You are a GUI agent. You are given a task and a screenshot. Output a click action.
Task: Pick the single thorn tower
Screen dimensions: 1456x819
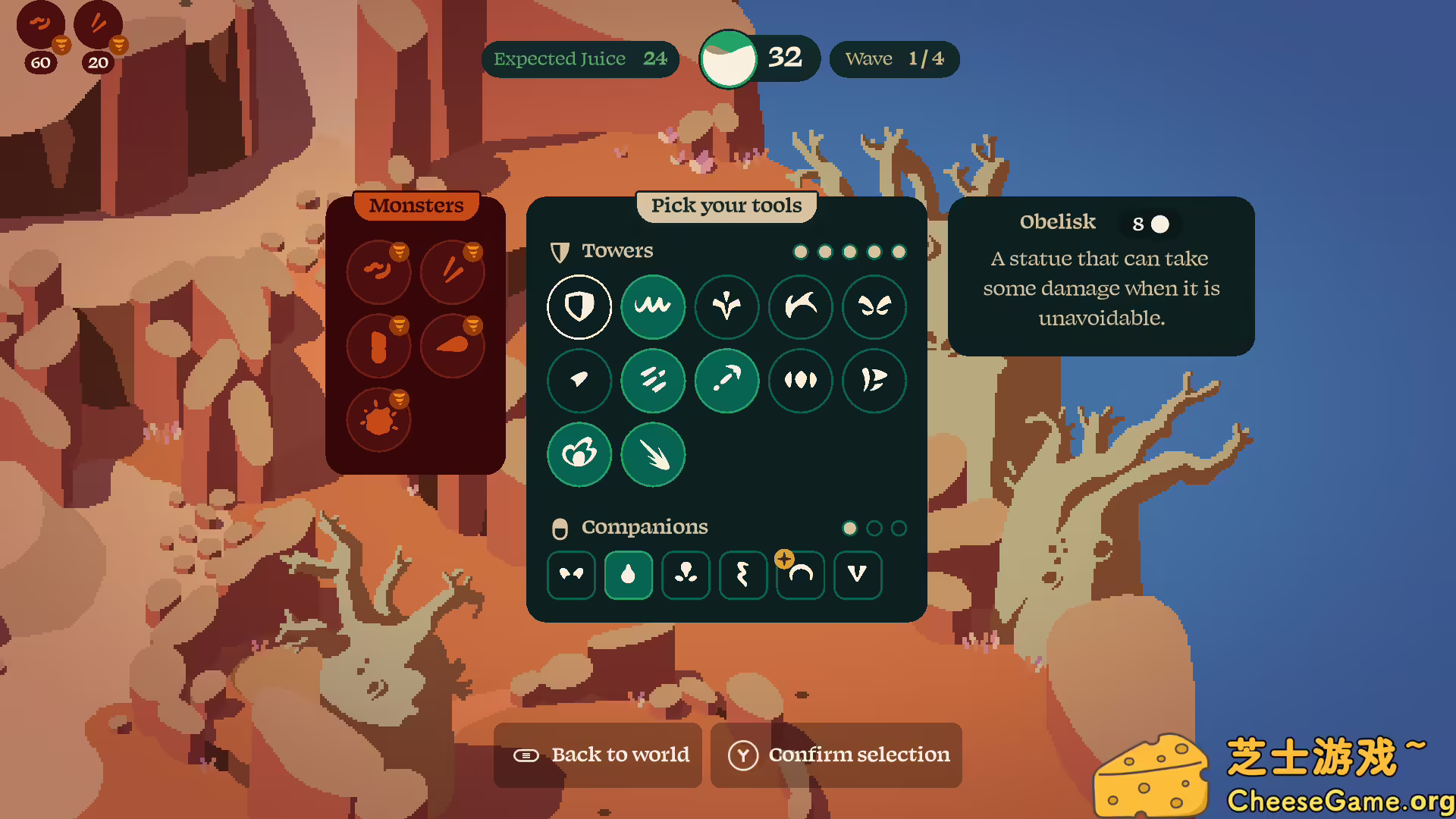pyautogui.click(x=579, y=380)
